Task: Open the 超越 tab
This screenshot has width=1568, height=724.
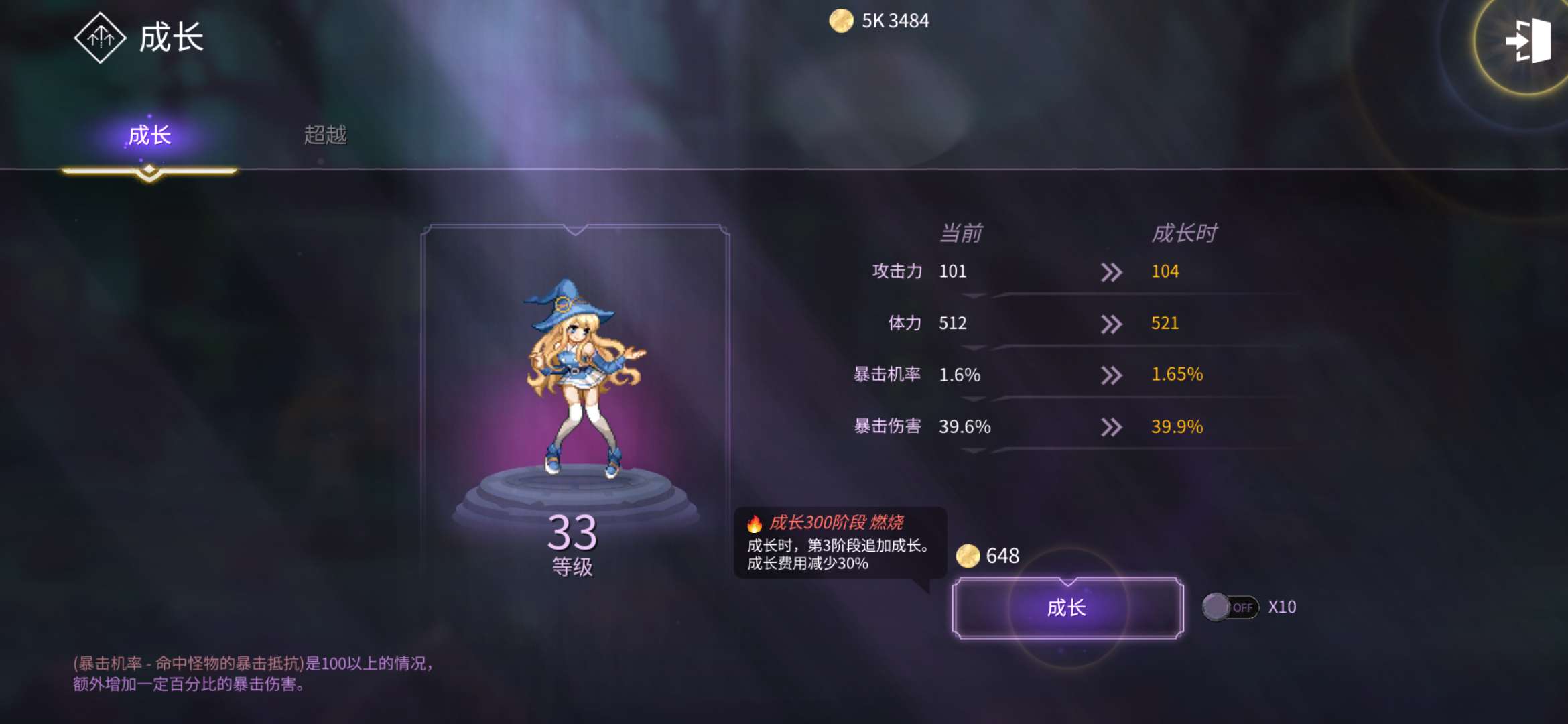Action: pos(325,135)
